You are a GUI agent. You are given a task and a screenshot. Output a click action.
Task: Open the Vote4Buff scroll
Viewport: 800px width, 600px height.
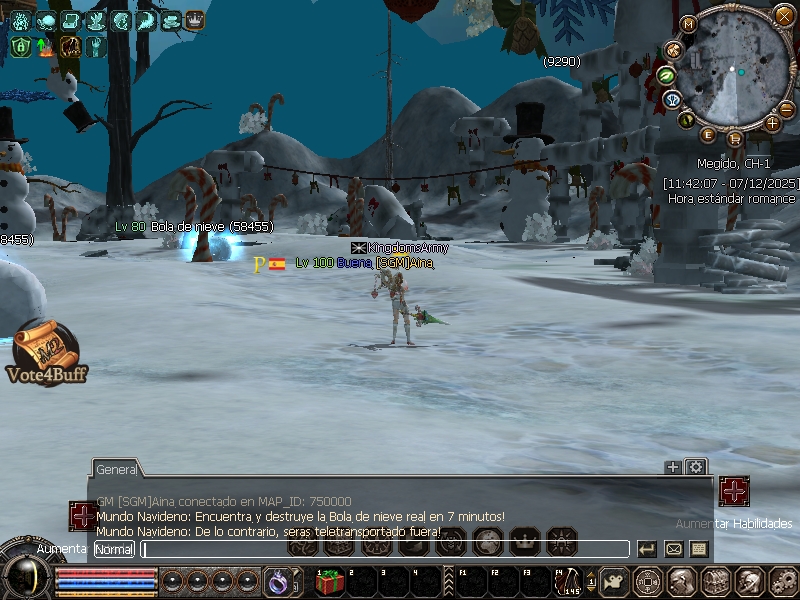pos(46,353)
